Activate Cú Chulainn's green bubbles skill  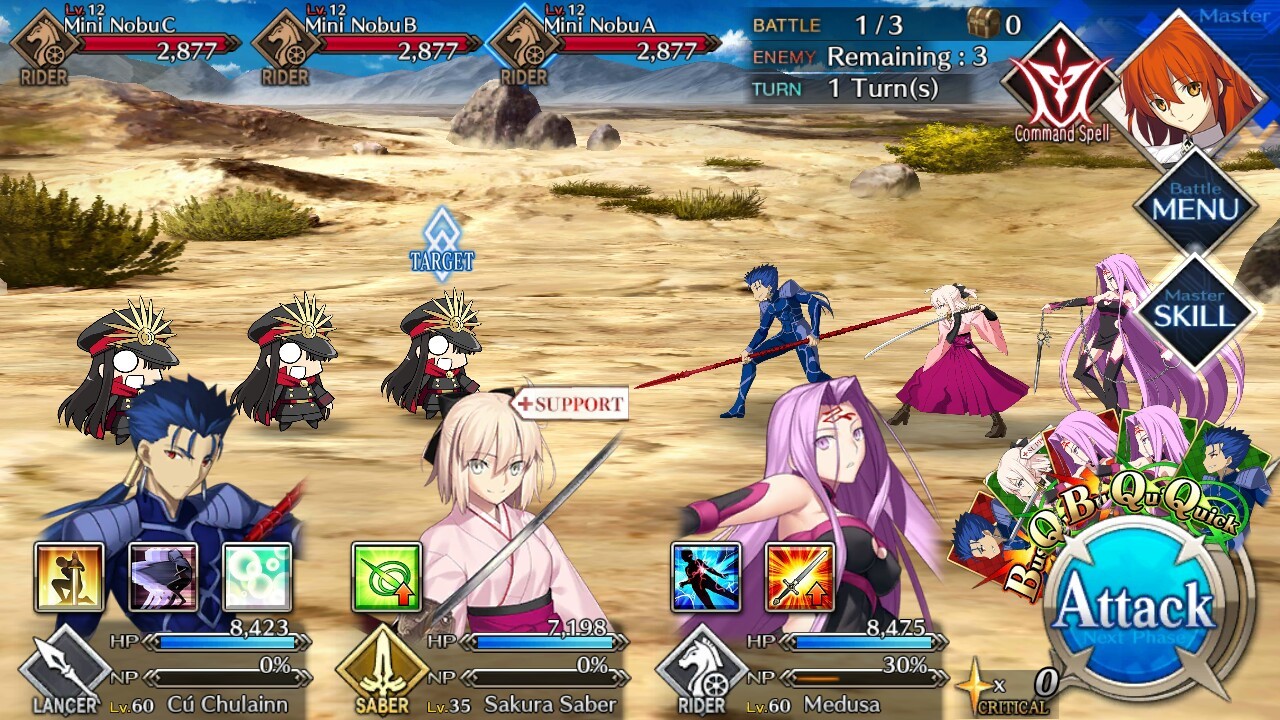click(x=257, y=577)
